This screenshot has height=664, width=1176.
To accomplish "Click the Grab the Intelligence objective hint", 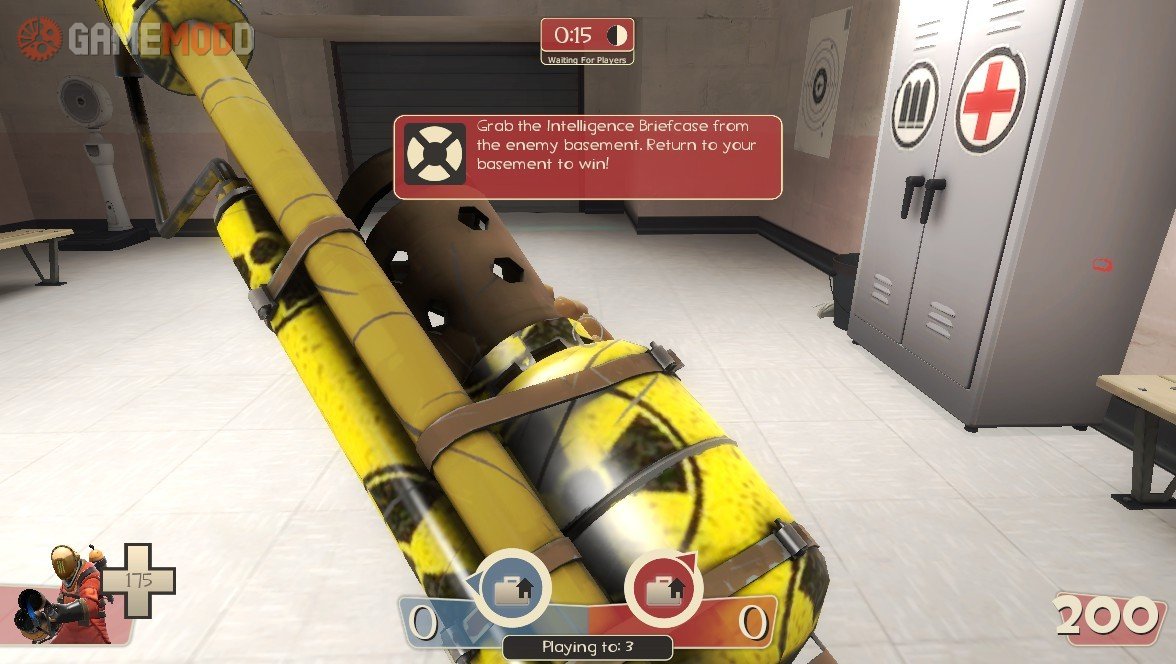I will (x=587, y=157).
